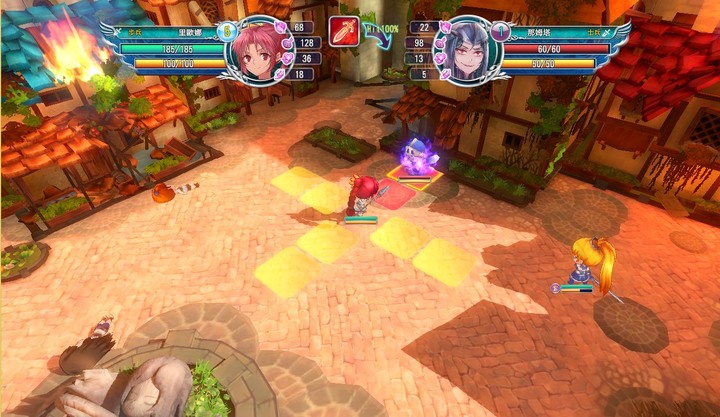Target the purple enemy on the highlighted tile
Screen dimensions: 720x417
[x=414, y=158]
